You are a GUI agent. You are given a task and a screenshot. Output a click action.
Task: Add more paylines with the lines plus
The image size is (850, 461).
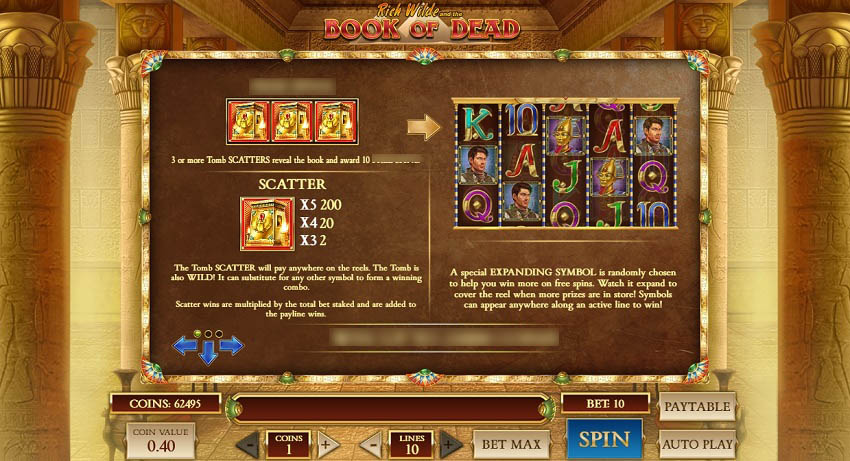click(x=450, y=445)
